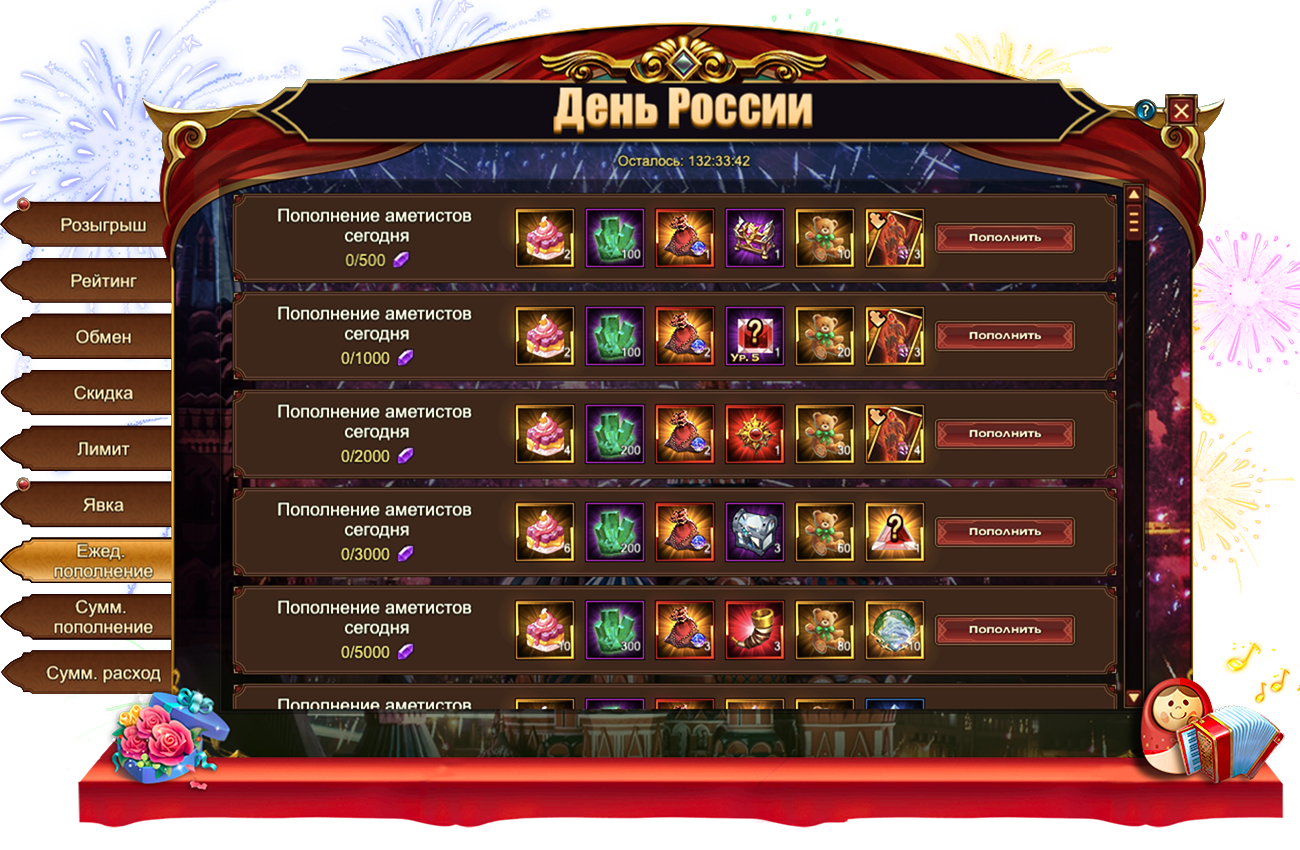
Task: Open the blue question mark help
Action: 1146,110
